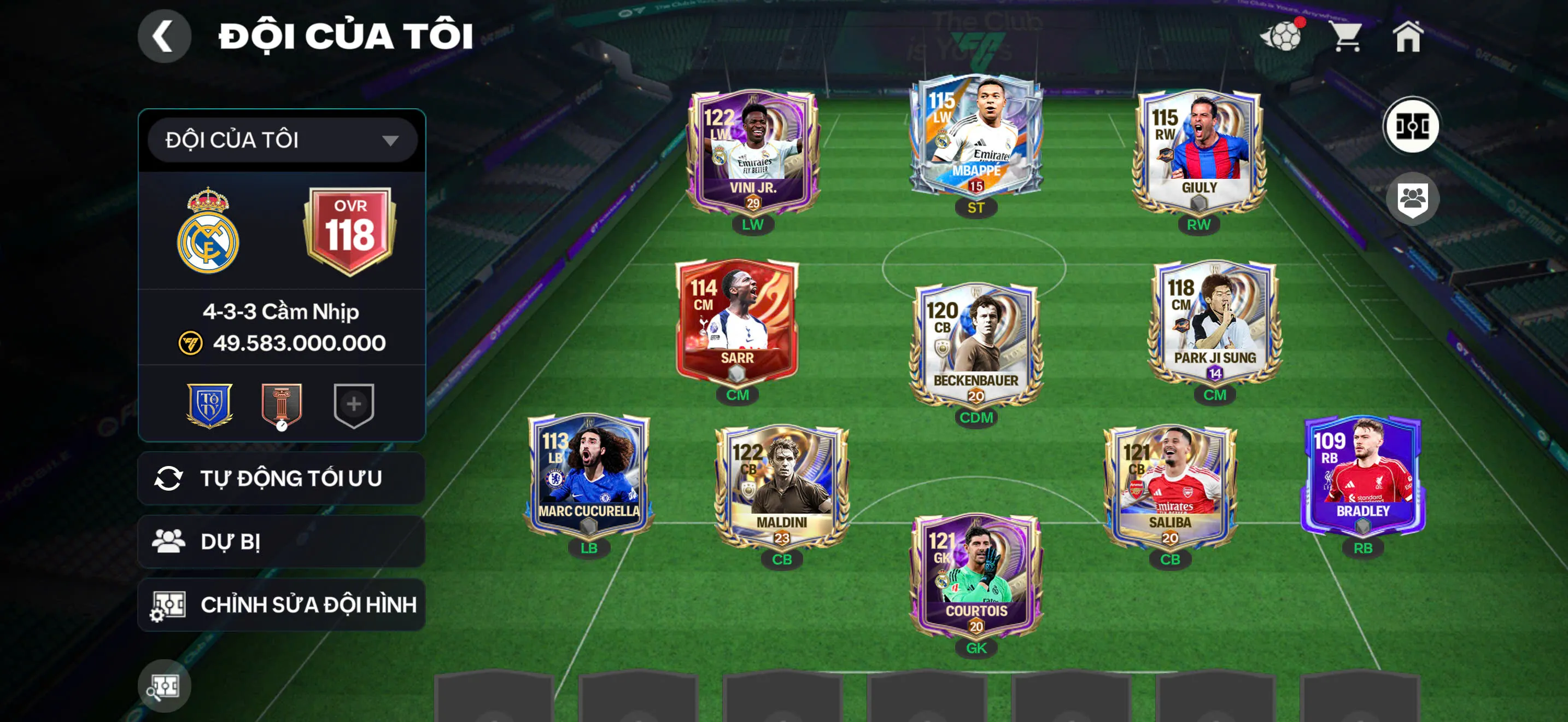Open the shopping cart store
This screenshot has width=1568, height=722.
pos(1348,38)
